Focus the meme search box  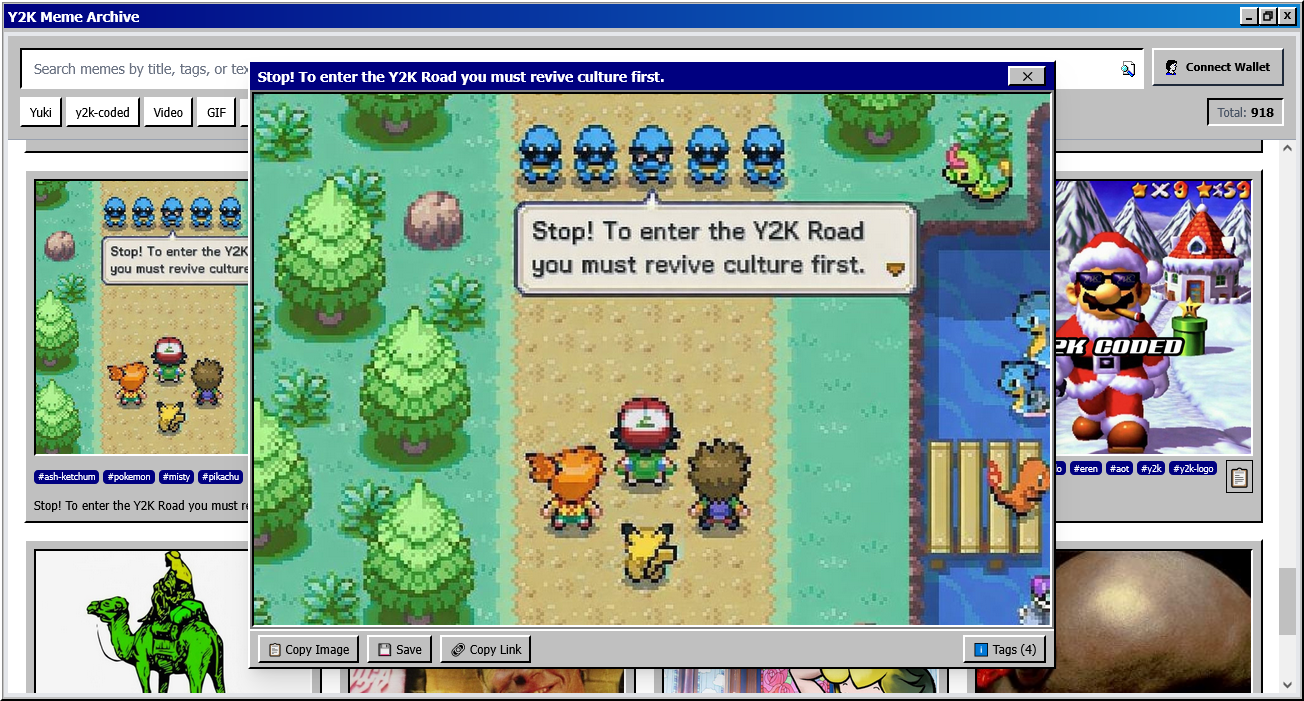(x=135, y=69)
